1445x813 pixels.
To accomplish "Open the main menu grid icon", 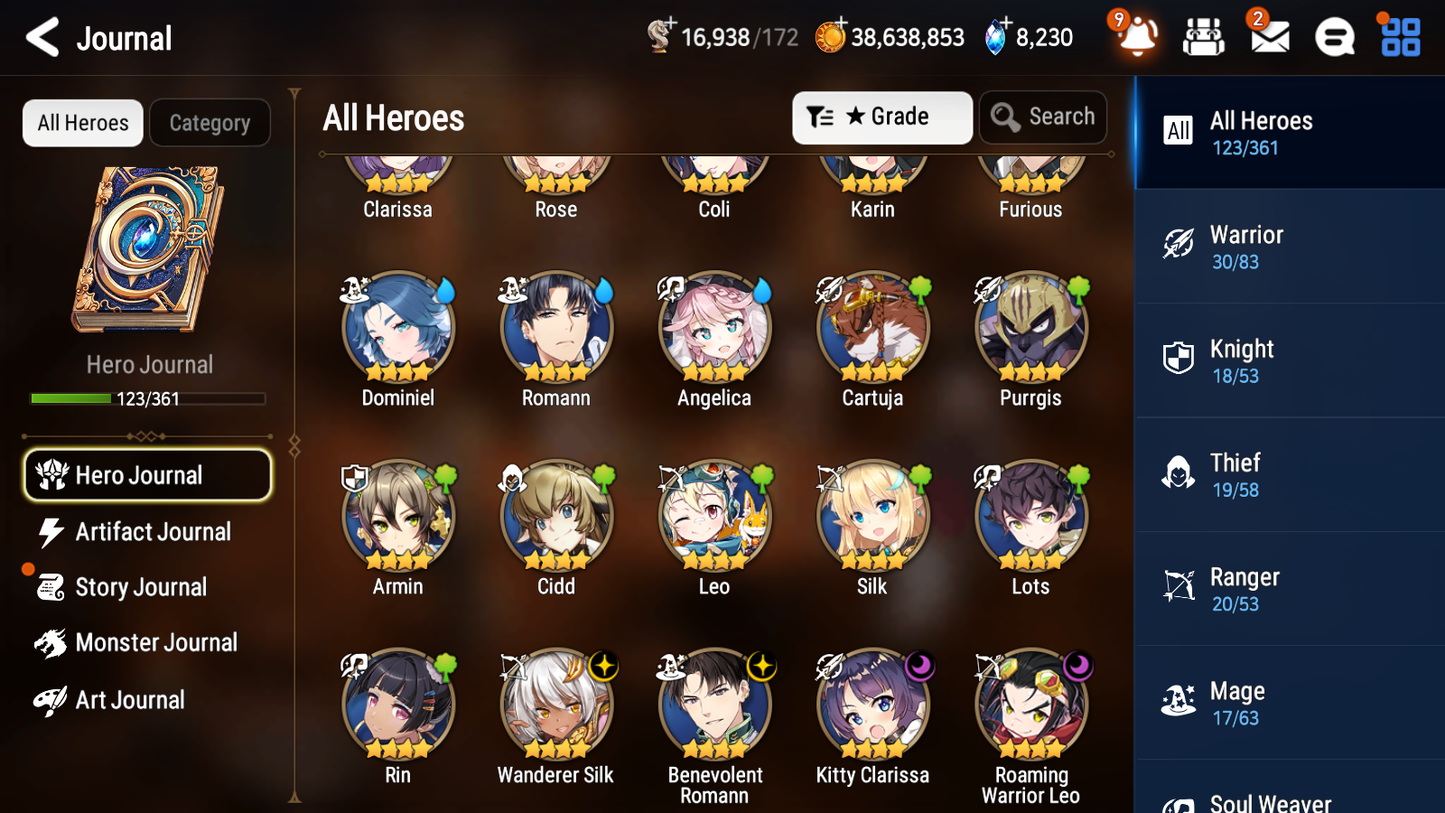I will (x=1399, y=37).
